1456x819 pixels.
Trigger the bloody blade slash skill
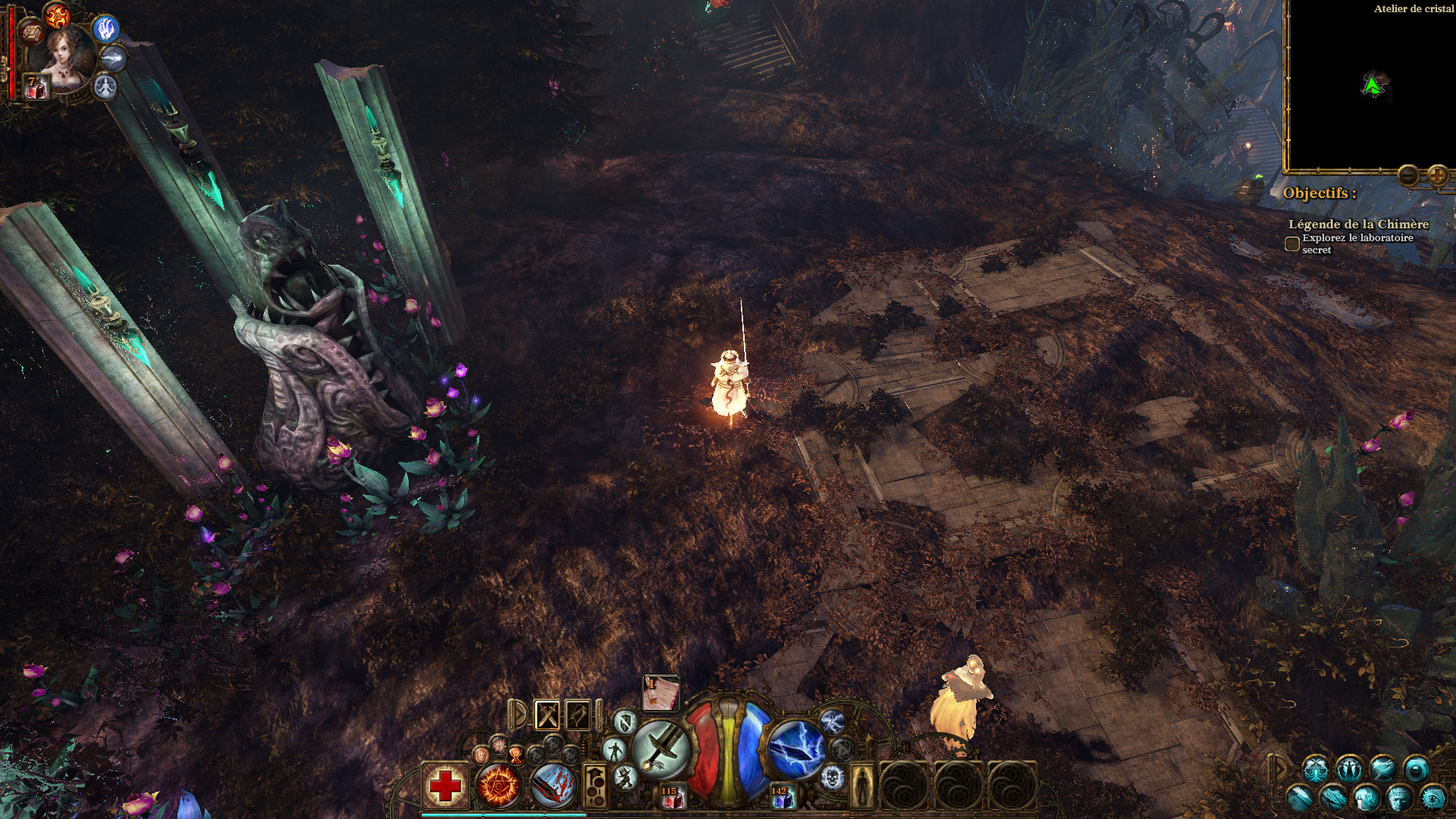click(x=553, y=786)
